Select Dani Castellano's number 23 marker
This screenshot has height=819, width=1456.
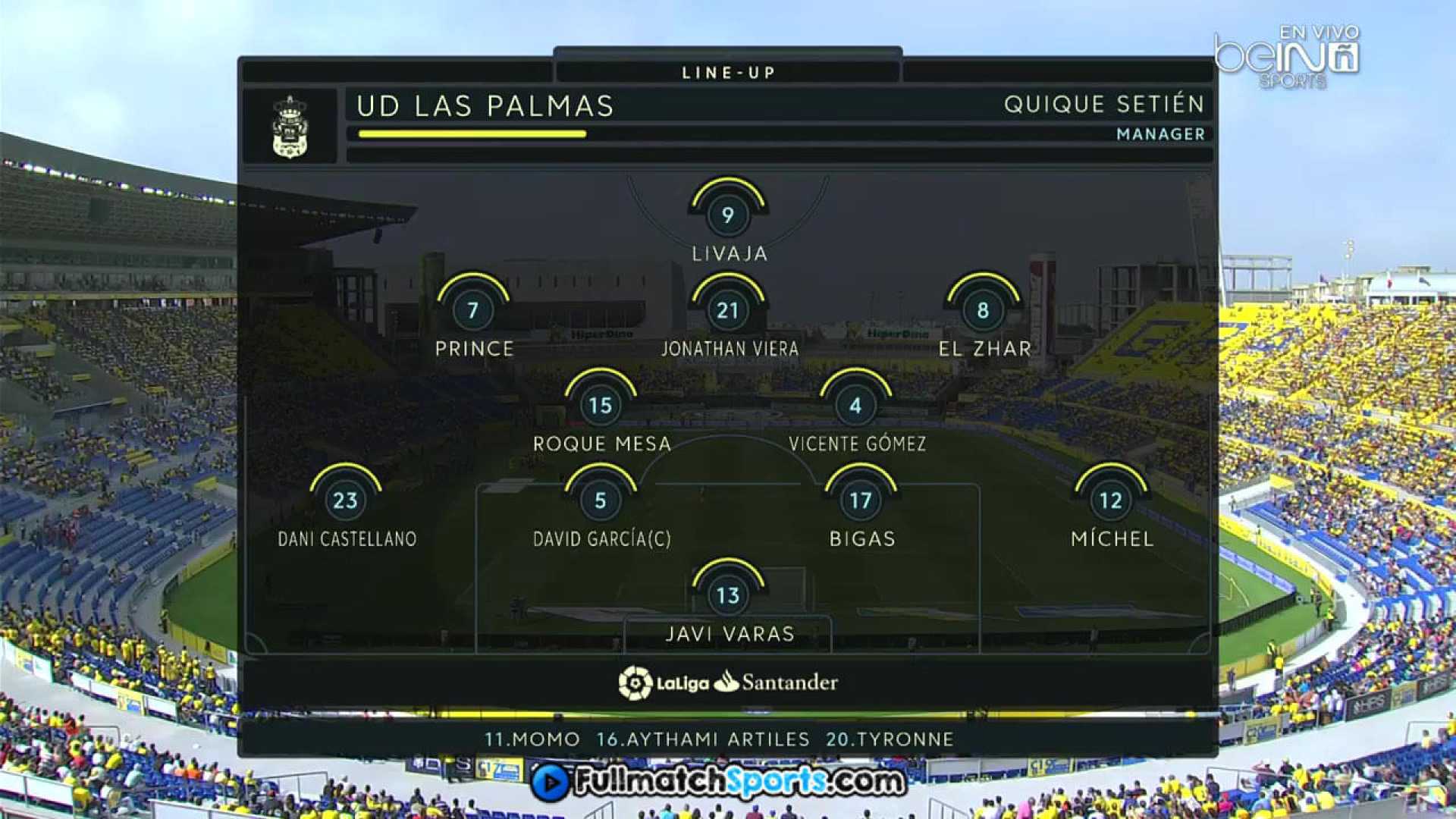click(345, 500)
